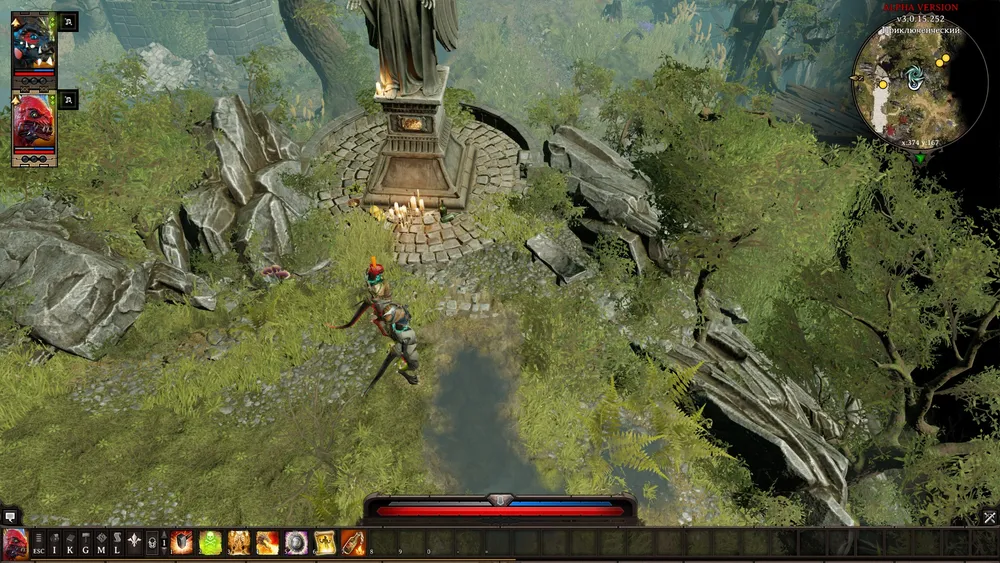Open the game menu with the ESC button
Viewport: 1000px width, 563px height.
click(x=38, y=543)
